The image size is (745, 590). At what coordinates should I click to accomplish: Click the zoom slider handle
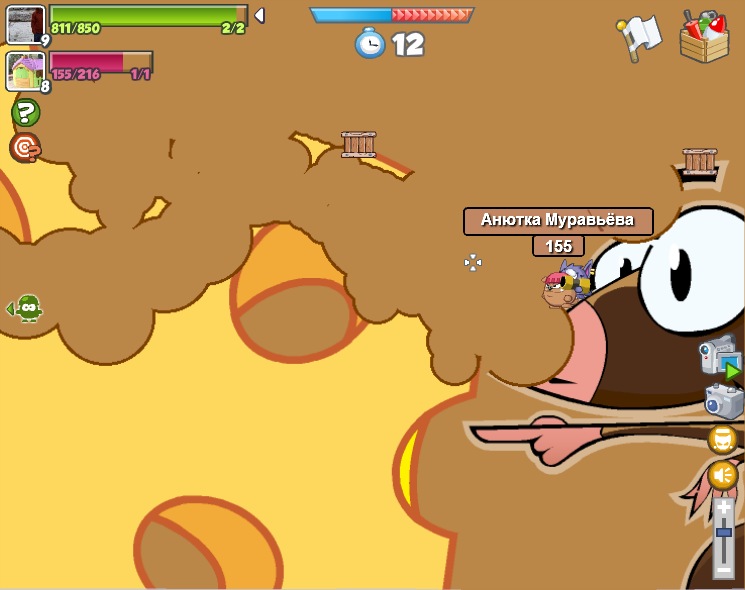tap(724, 532)
